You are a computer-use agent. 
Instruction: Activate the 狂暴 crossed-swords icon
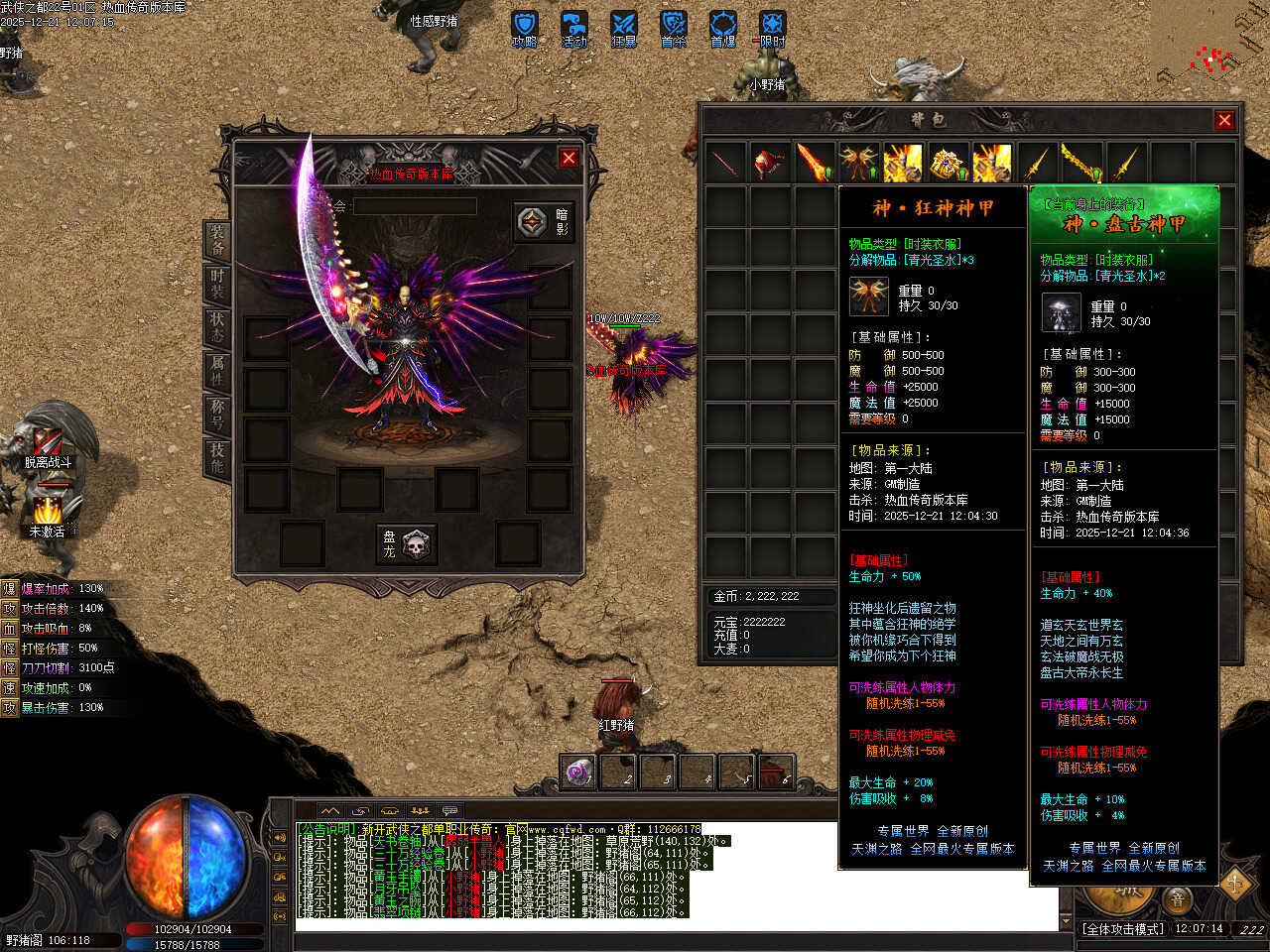[x=623, y=28]
